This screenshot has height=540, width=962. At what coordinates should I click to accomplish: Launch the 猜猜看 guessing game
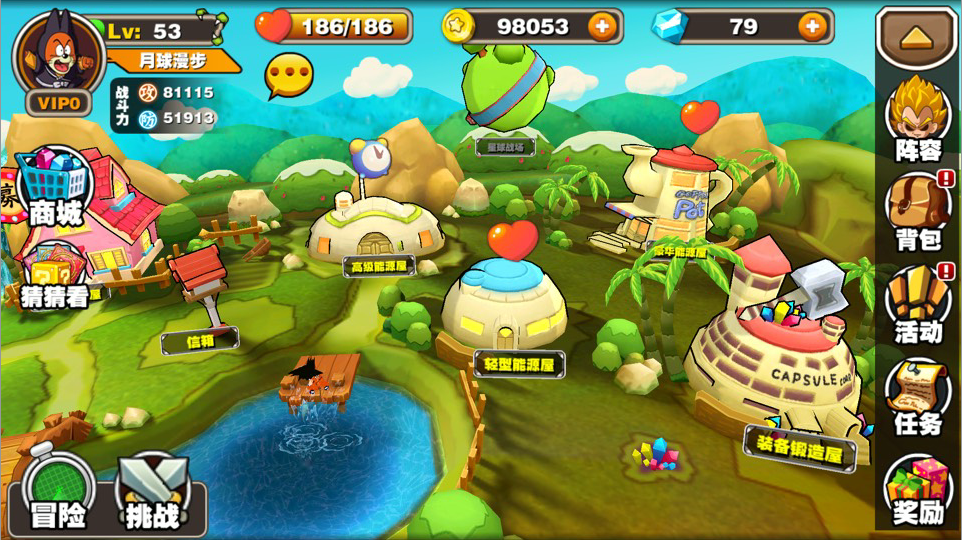point(55,277)
